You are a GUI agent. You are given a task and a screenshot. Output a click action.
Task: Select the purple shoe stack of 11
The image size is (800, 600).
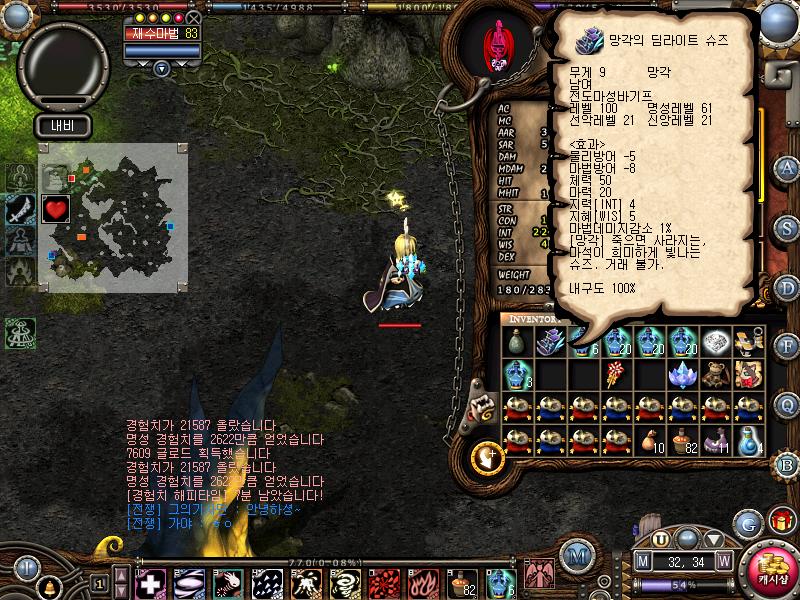click(x=714, y=440)
